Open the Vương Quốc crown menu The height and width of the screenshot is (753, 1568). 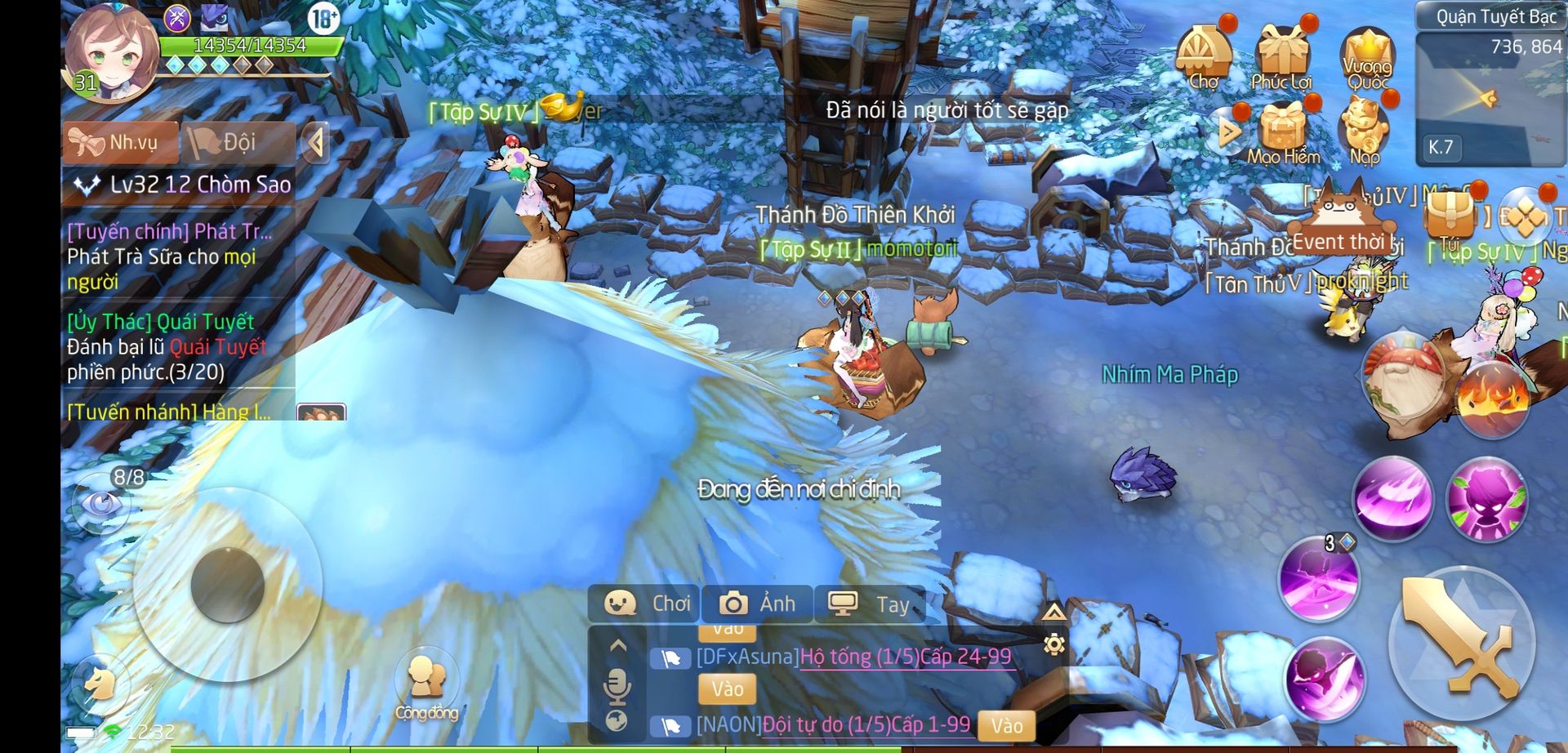click(x=1367, y=57)
